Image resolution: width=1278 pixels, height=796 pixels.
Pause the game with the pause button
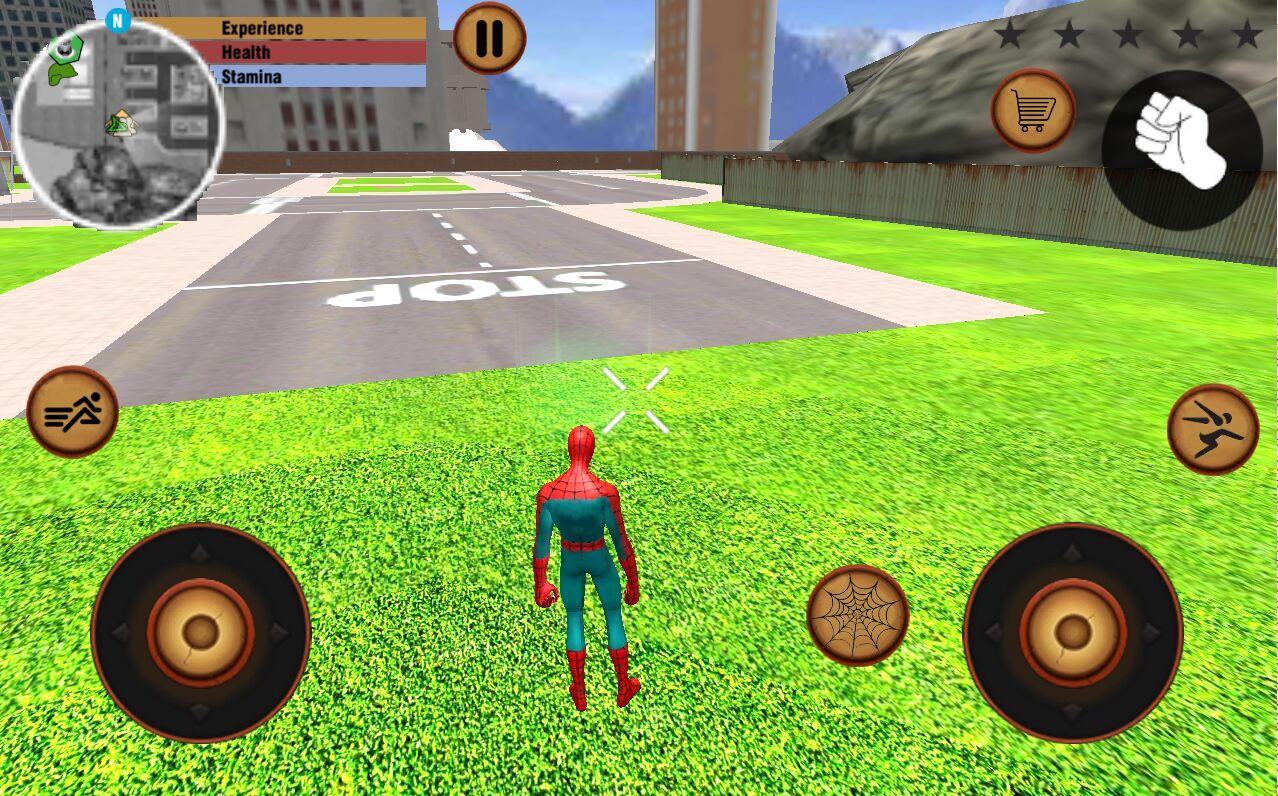[489, 38]
